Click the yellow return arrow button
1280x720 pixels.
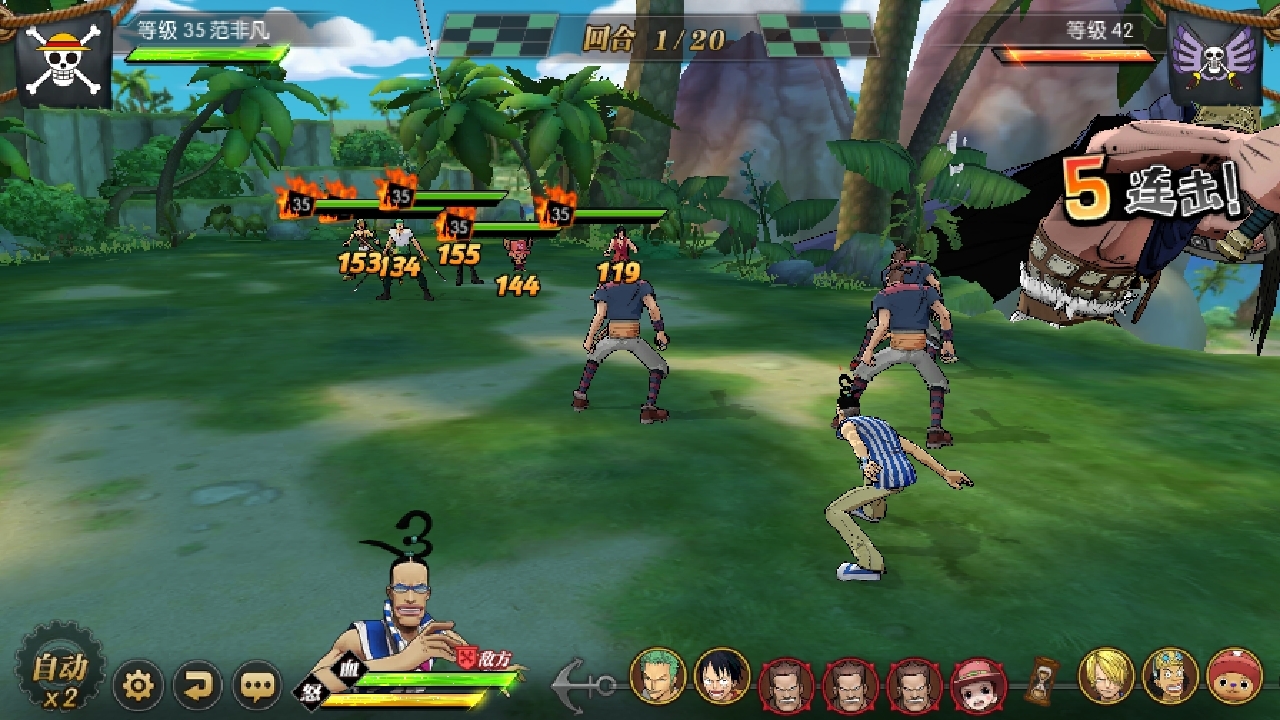click(198, 686)
